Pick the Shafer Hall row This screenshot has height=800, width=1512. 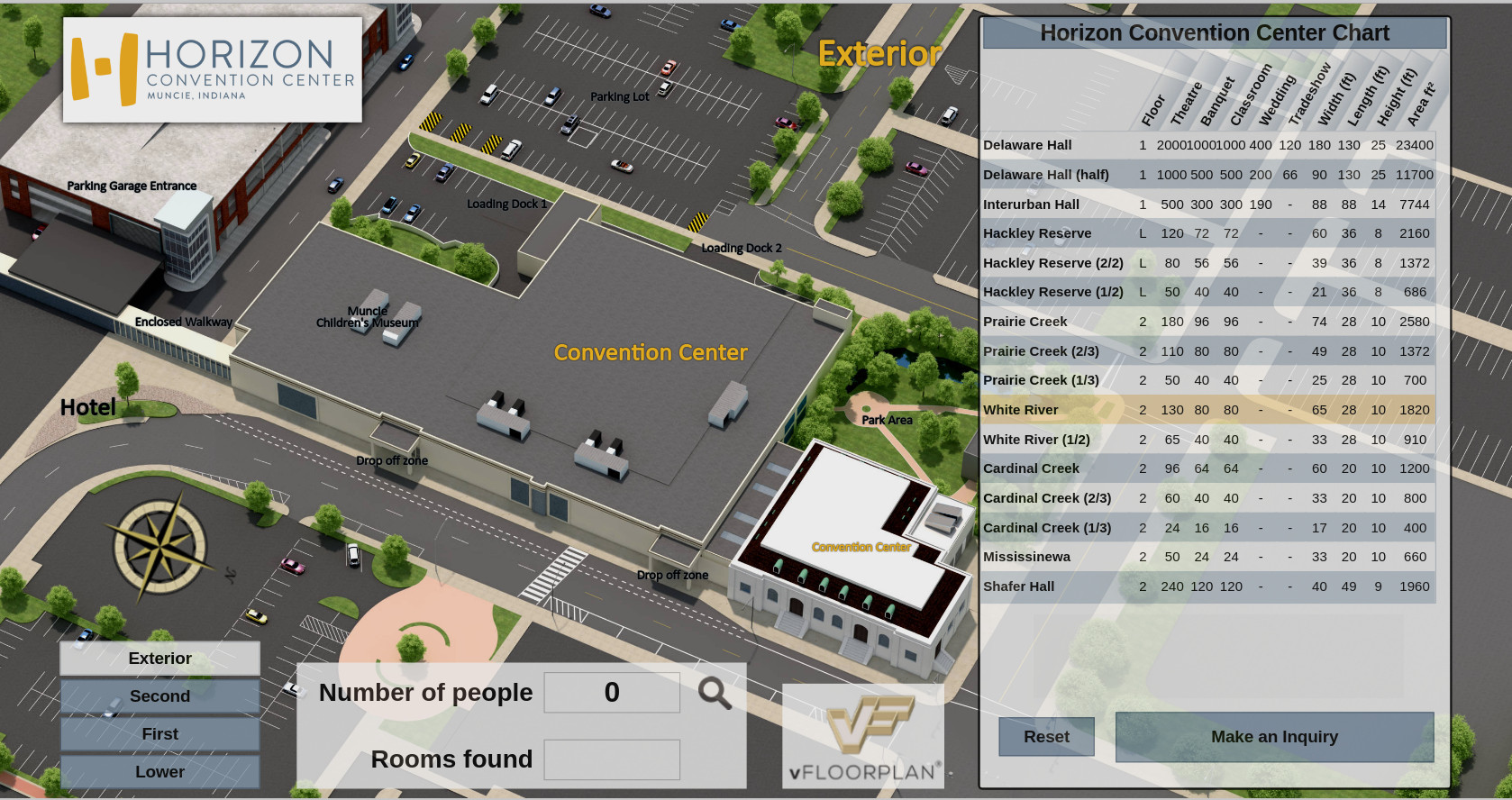[1207, 586]
